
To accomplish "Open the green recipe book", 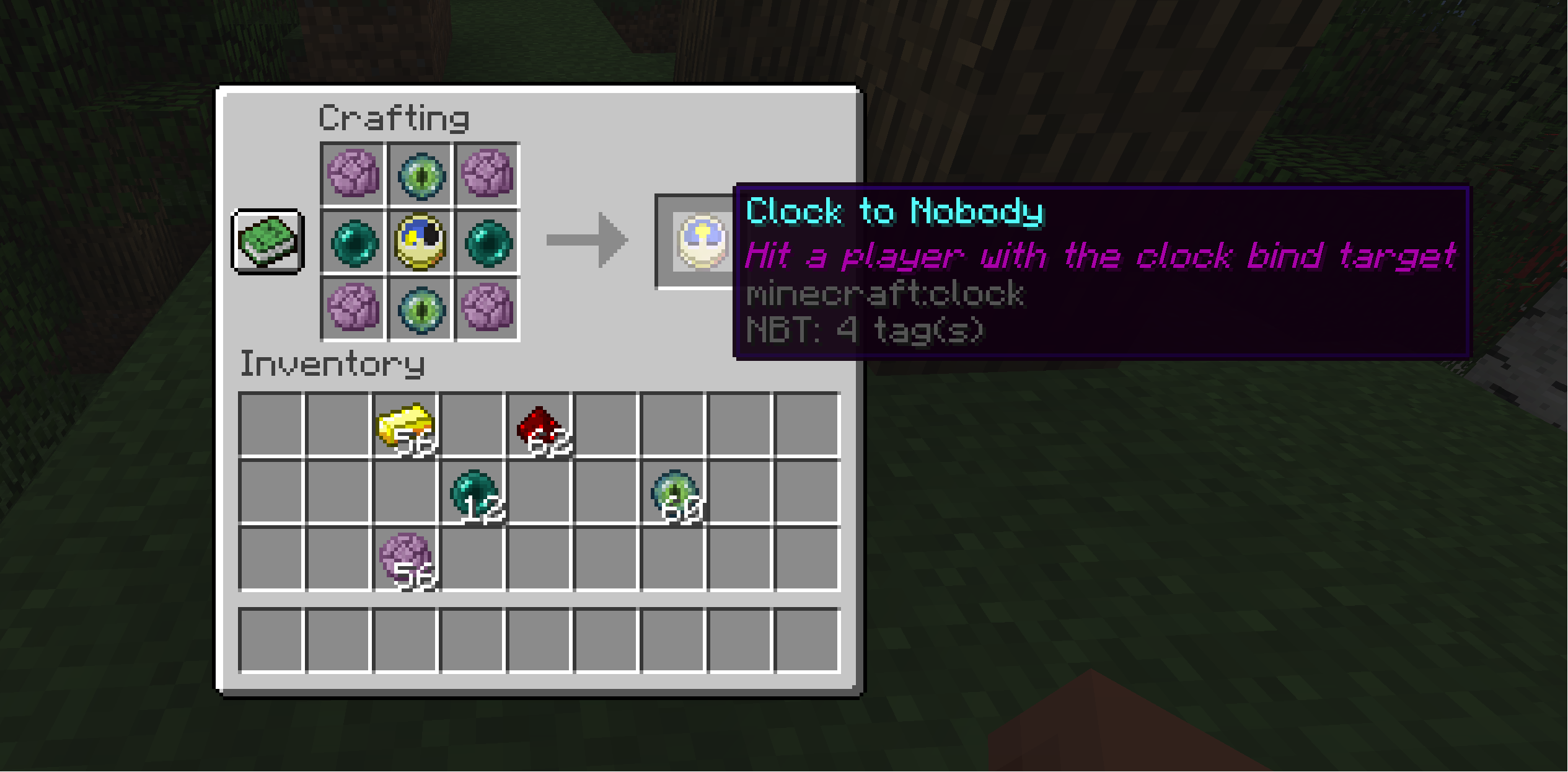I will pos(267,241).
